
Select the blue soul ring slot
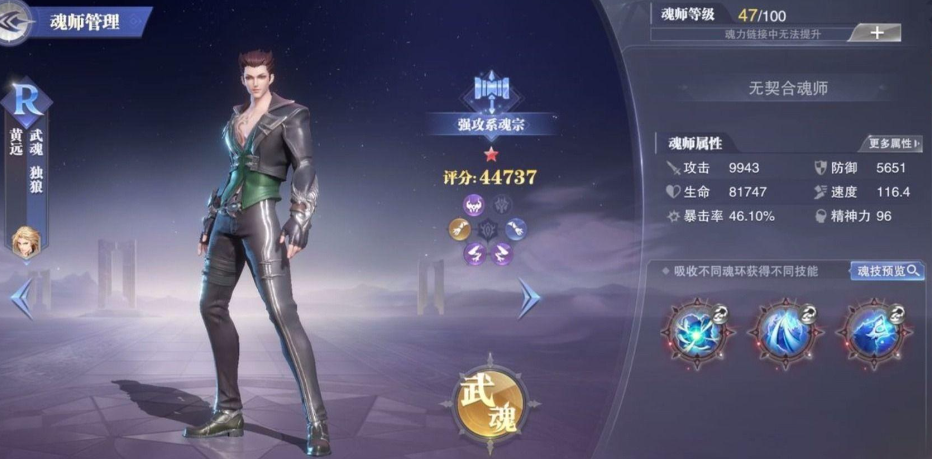tap(516, 228)
